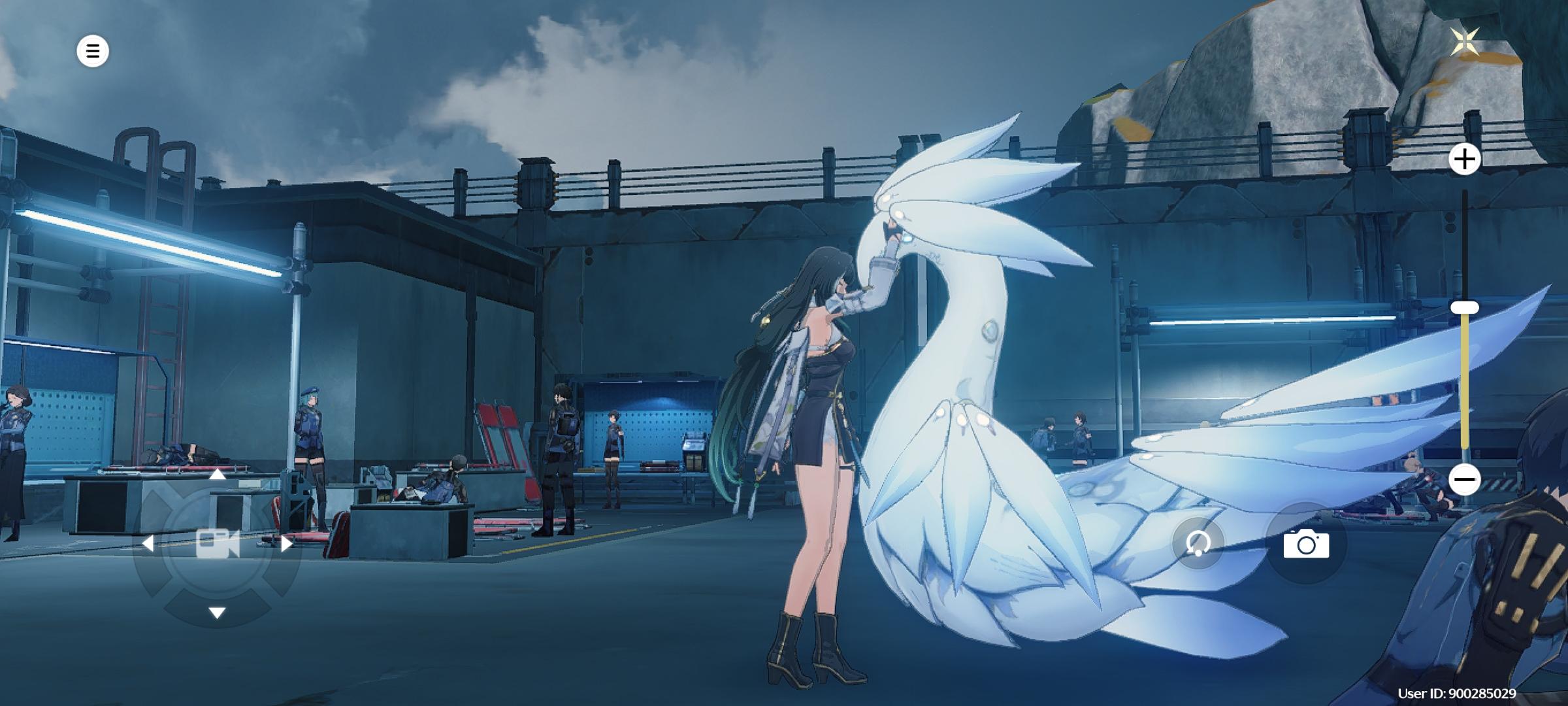Pan camera right with the right arrow
This screenshot has height=706, width=1568.
coord(287,543)
